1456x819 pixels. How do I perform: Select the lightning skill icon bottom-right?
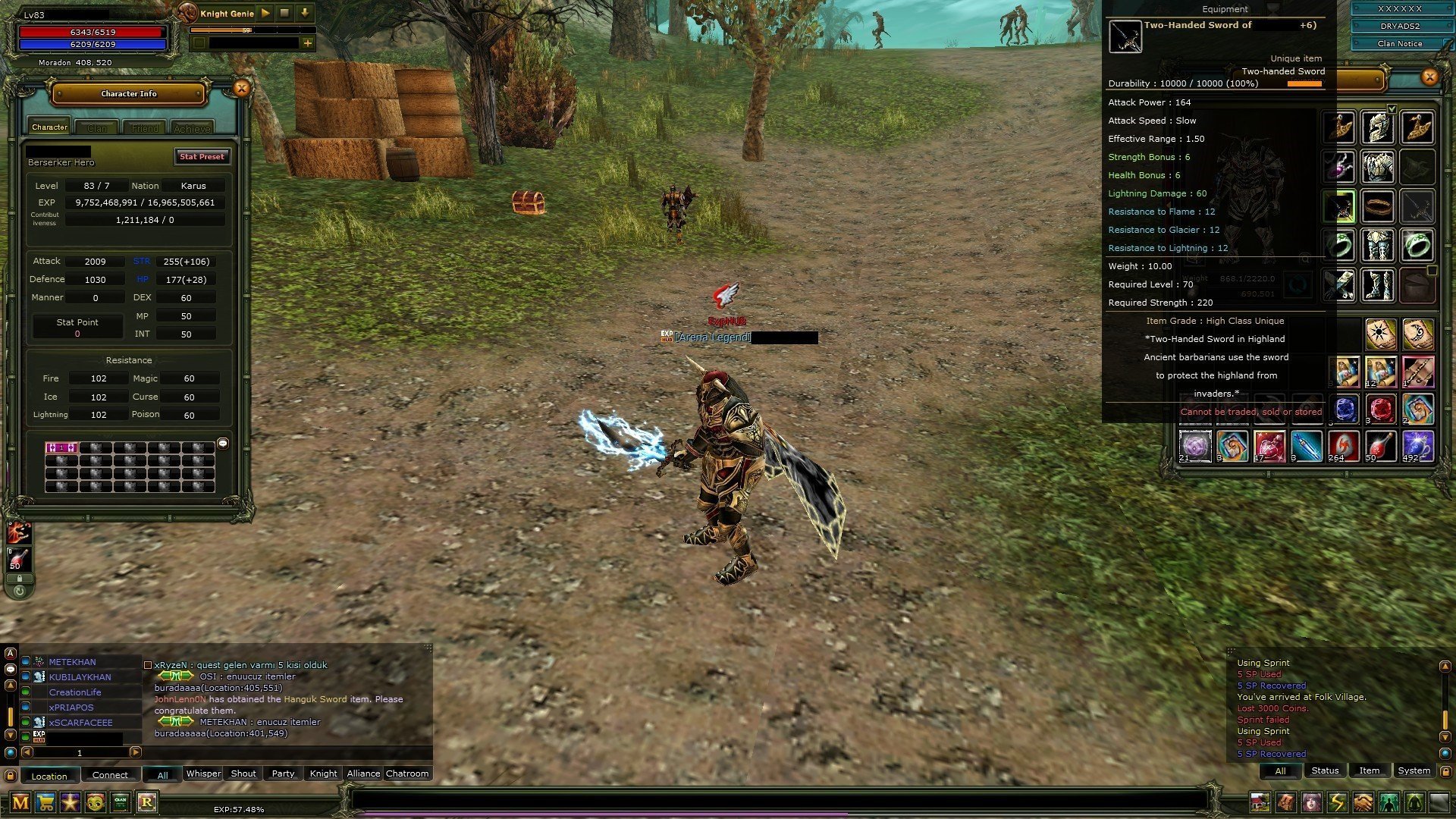coord(1336,802)
